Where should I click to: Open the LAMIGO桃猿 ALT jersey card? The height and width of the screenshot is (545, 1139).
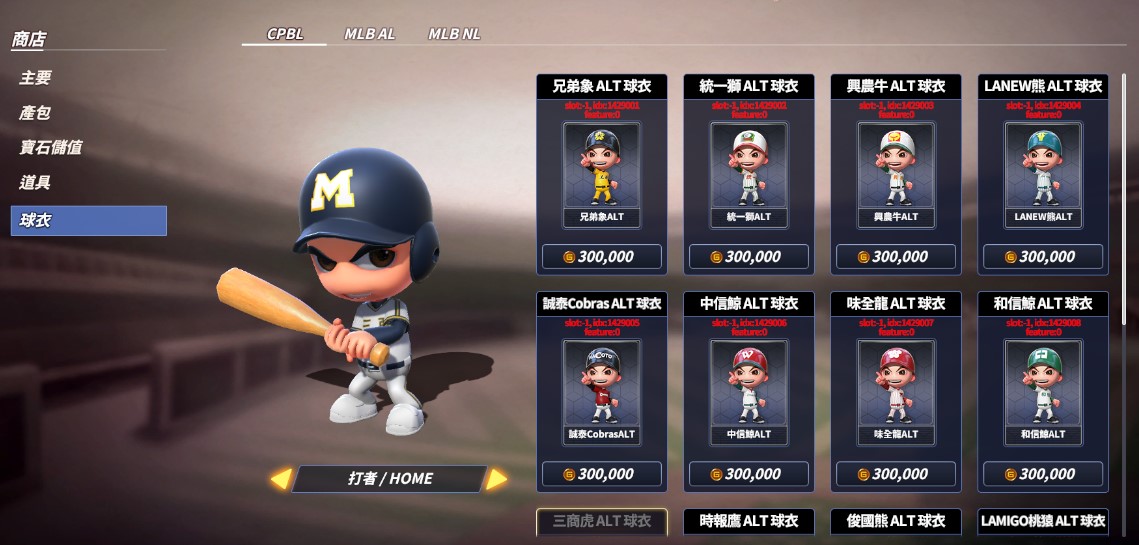1043,521
